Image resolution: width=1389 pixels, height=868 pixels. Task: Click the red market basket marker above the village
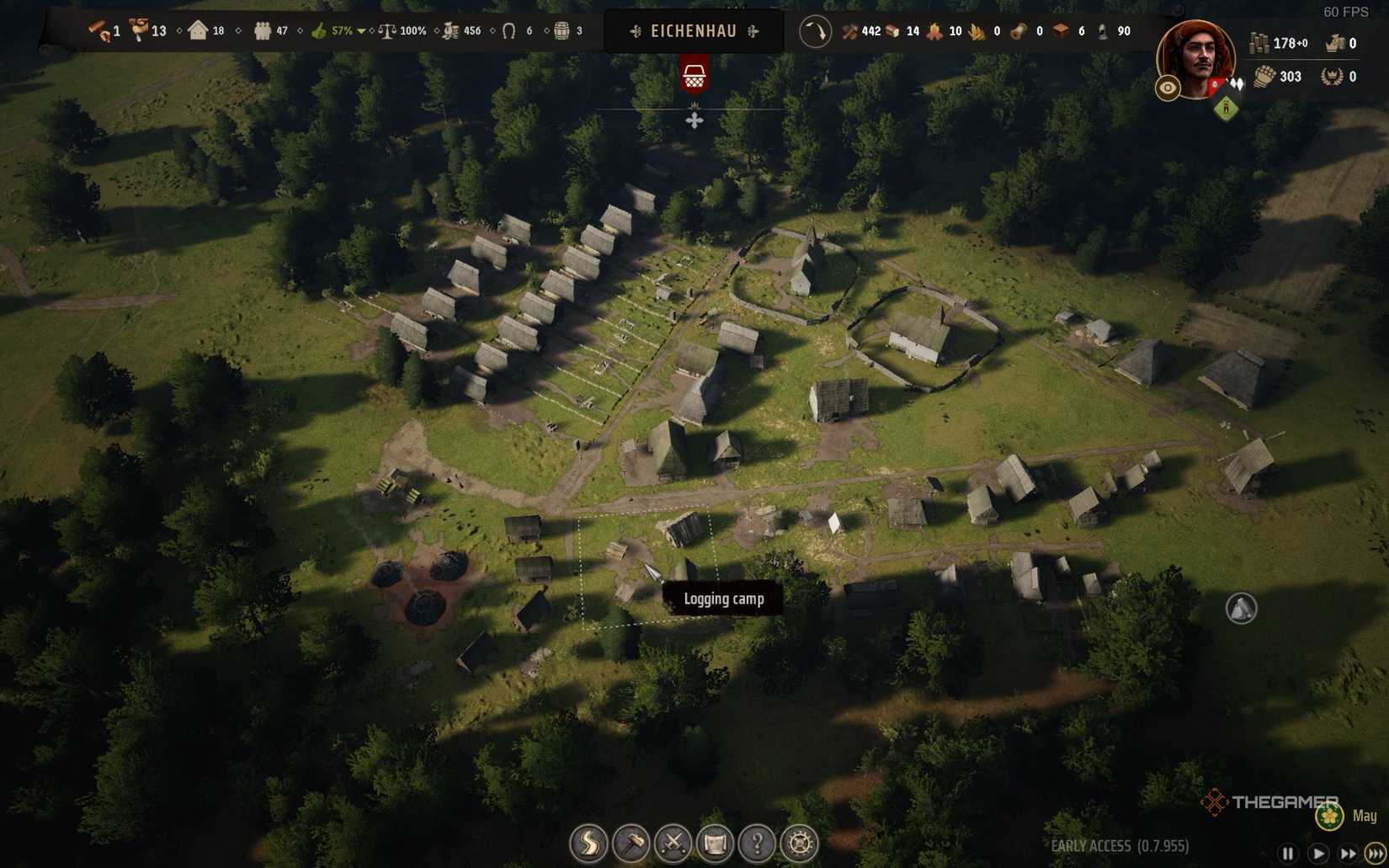(694, 73)
